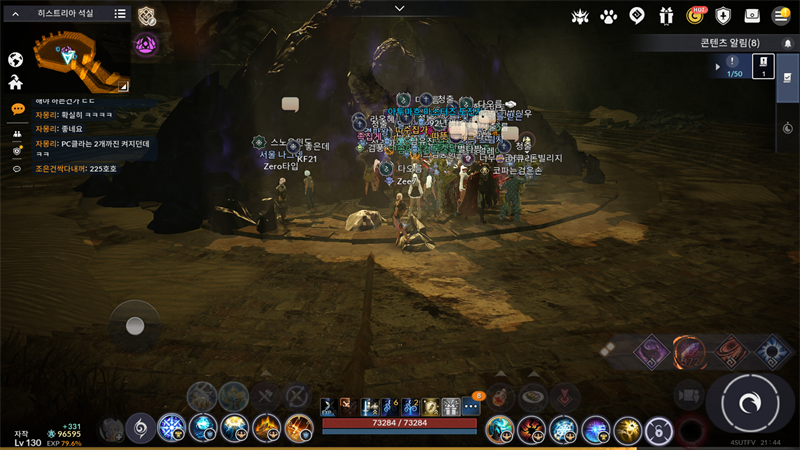Open the paw print pet menu

click(608, 16)
